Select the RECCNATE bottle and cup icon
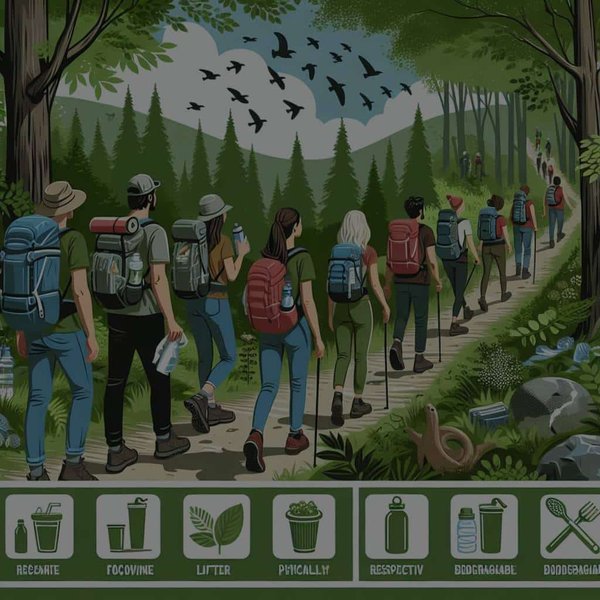The width and height of the screenshot is (600, 600). click(37, 526)
